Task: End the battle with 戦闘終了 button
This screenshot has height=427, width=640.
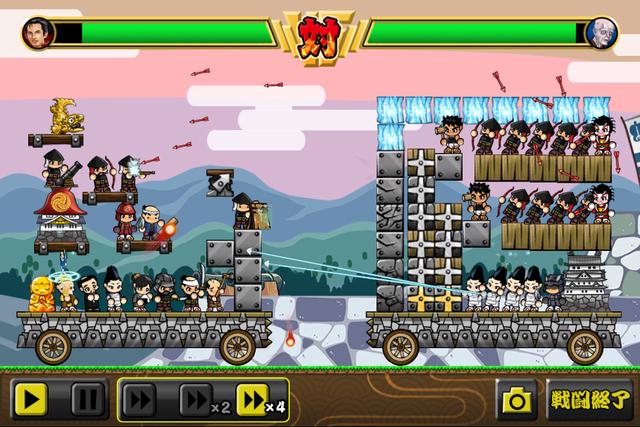Action: (589, 401)
